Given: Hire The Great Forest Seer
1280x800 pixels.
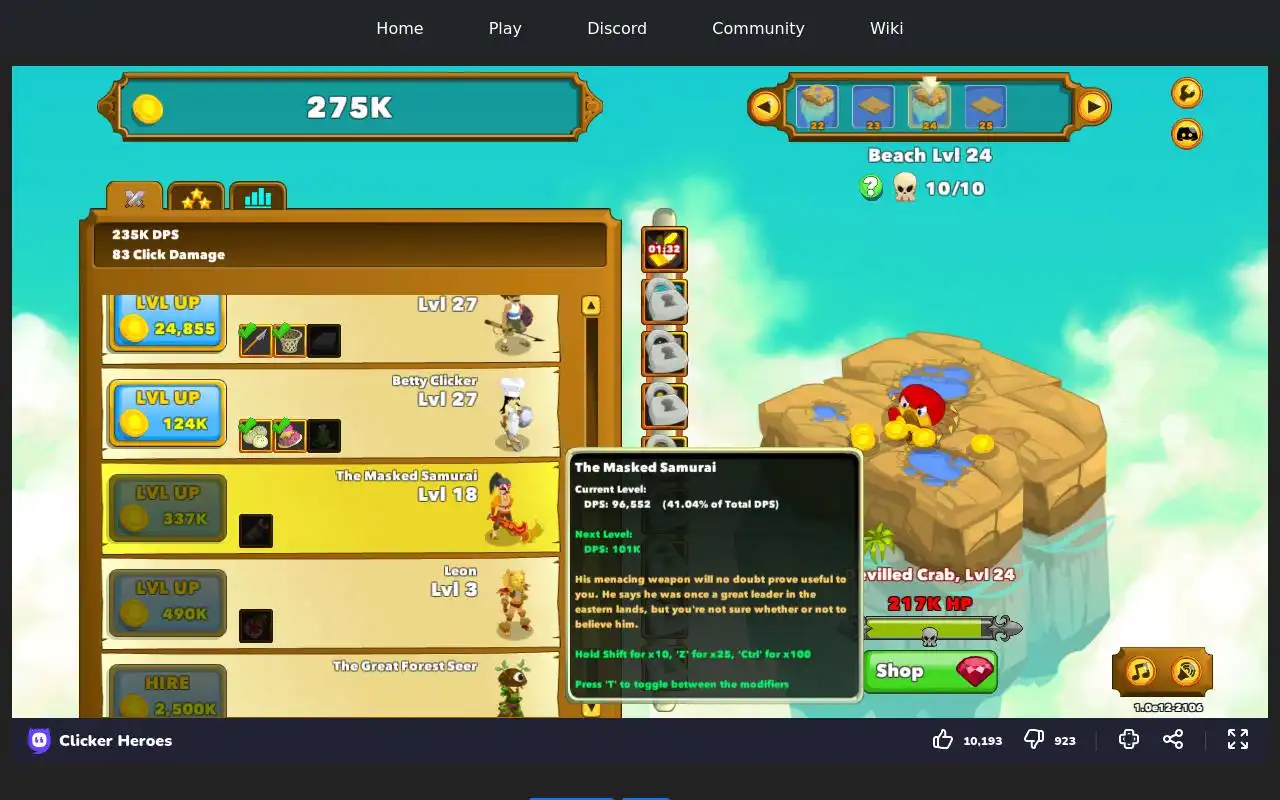Looking at the screenshot, I should tap(167, 692).
